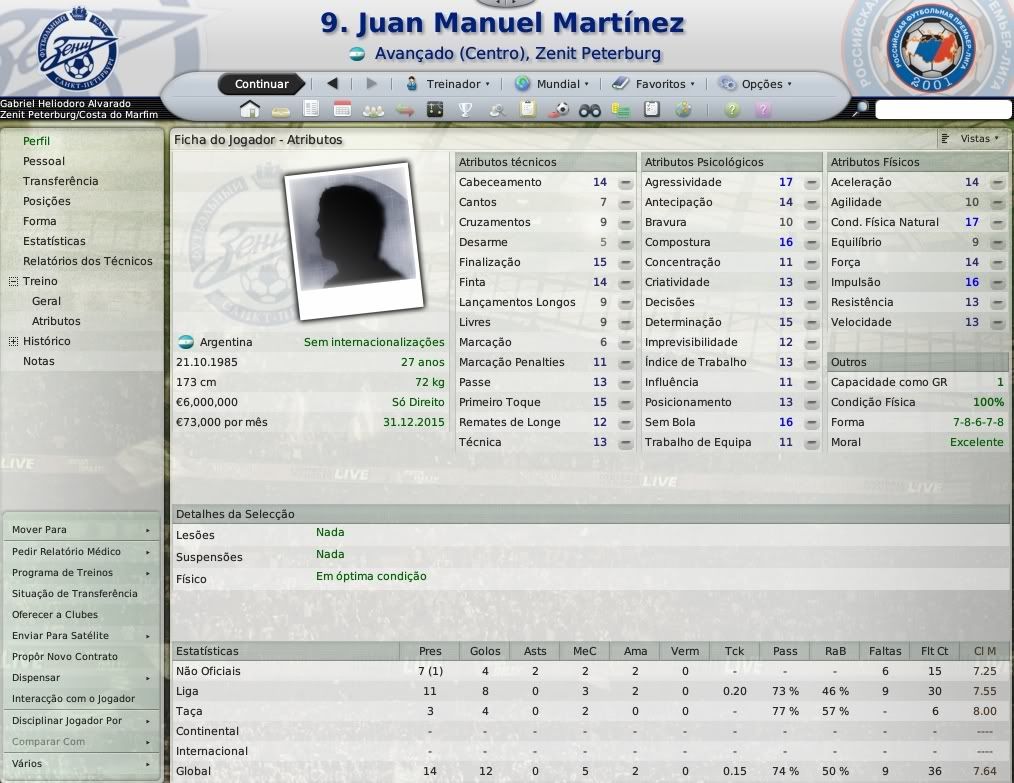Focus the search input field
The width and height of the screenshot is (1014, 783).
943,110
